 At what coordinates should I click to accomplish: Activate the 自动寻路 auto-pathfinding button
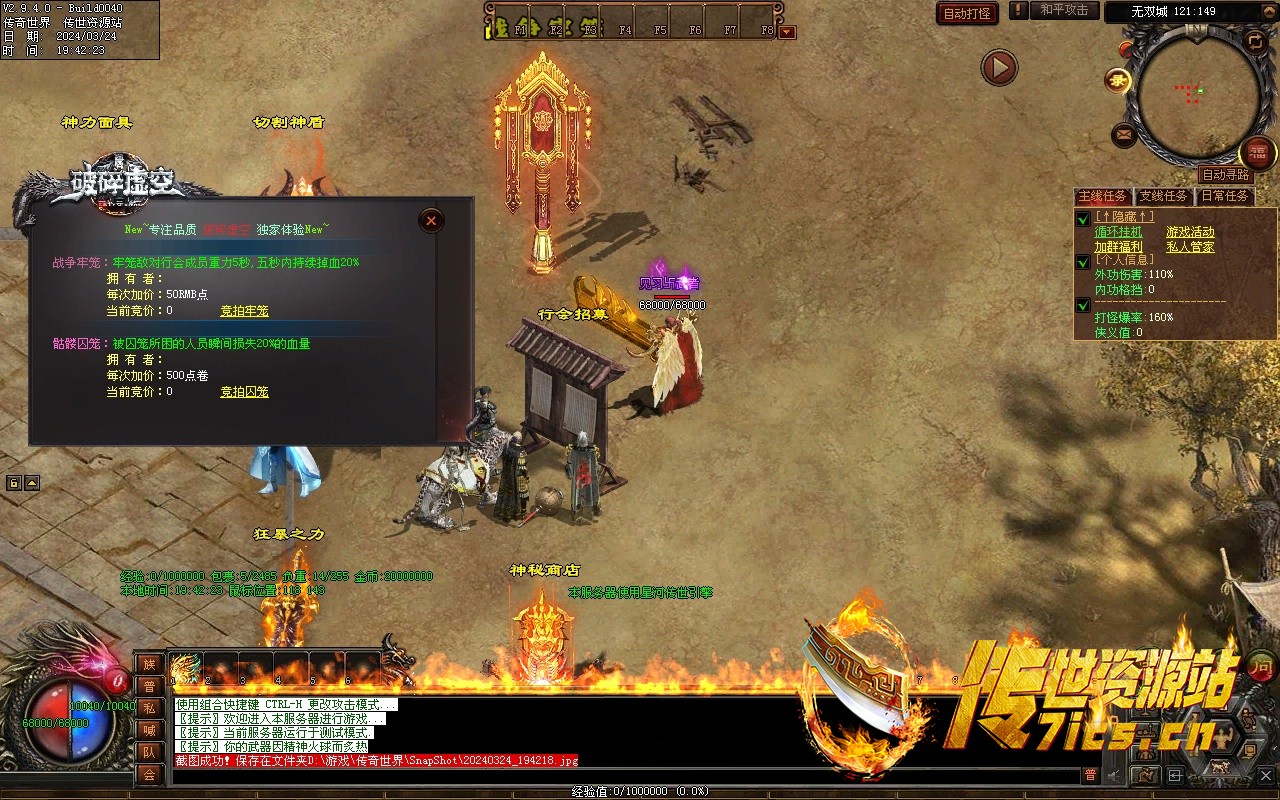1225,174
